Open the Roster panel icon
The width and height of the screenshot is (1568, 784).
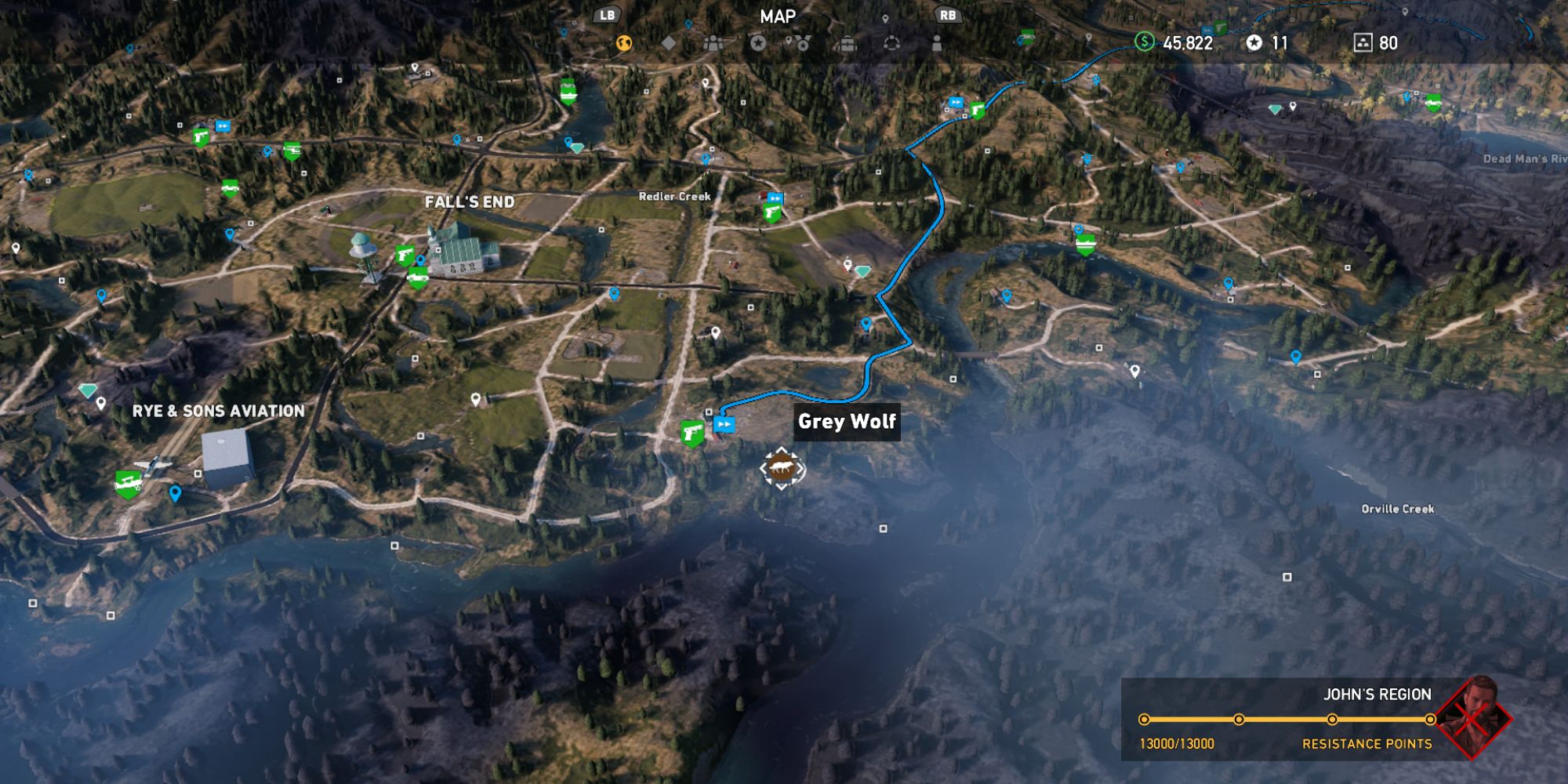click(713, 43)
